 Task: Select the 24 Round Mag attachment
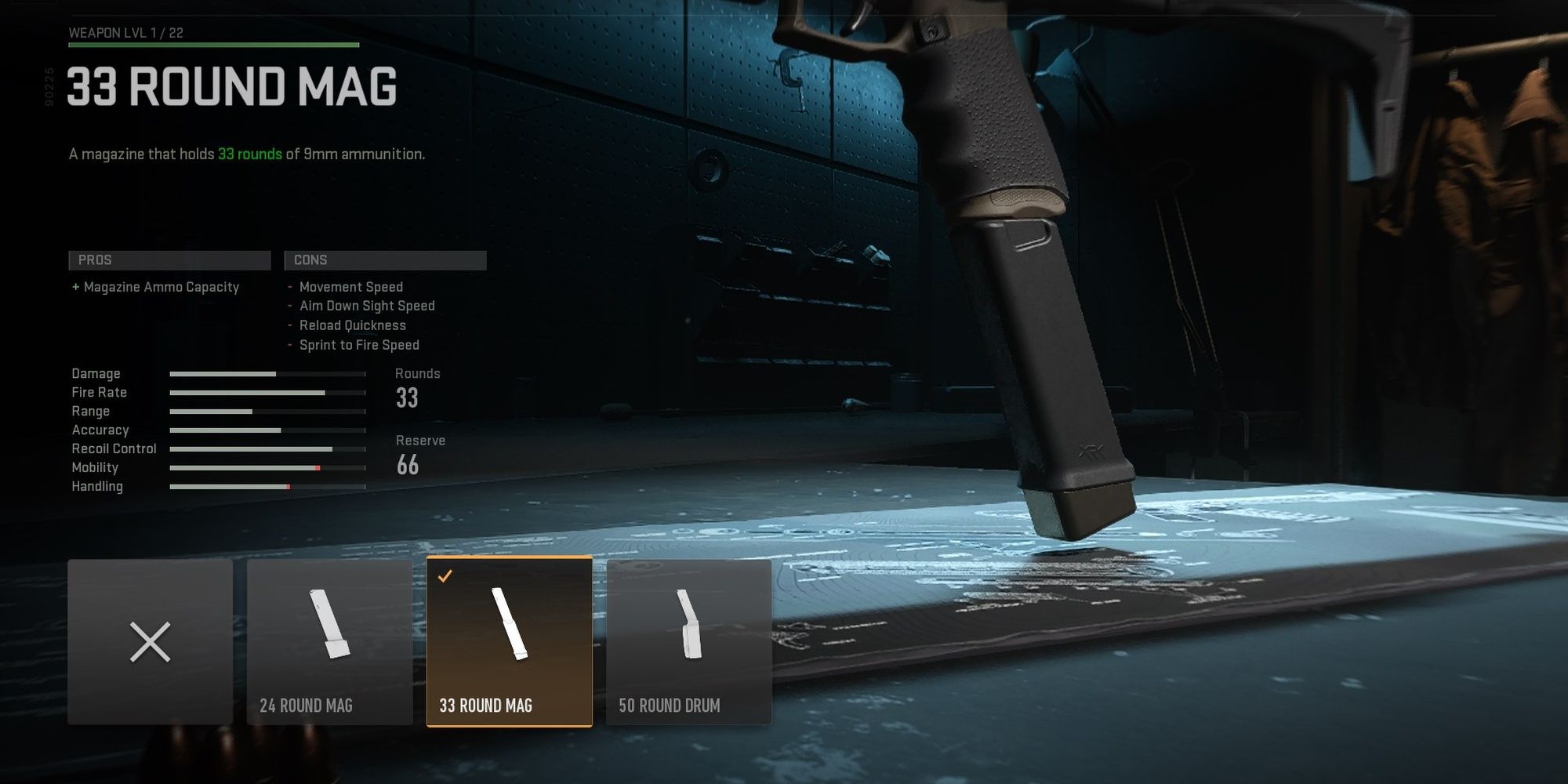pyautogui.click(x=329, y=641)
